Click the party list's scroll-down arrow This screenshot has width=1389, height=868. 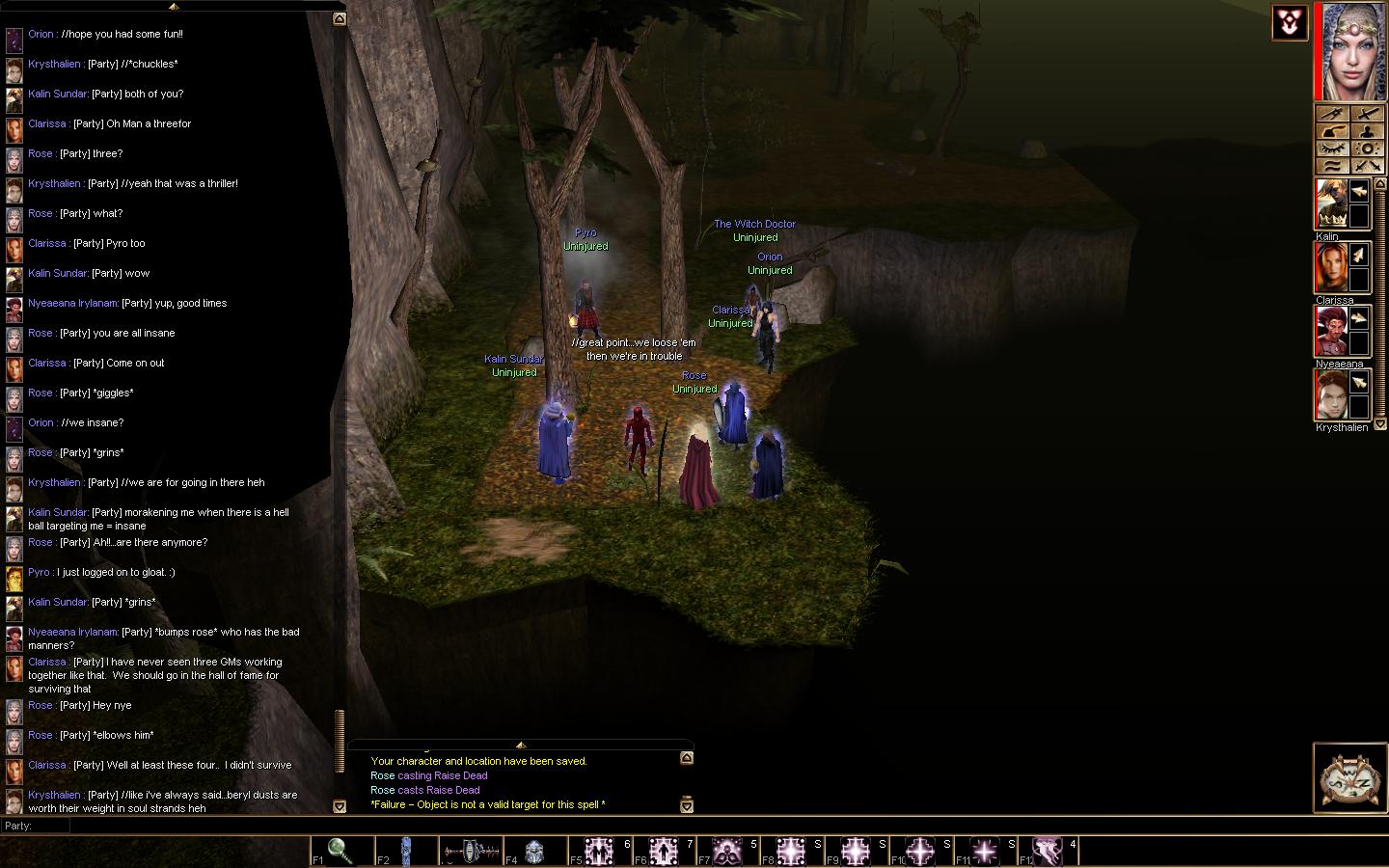[x=1380, y=424]
